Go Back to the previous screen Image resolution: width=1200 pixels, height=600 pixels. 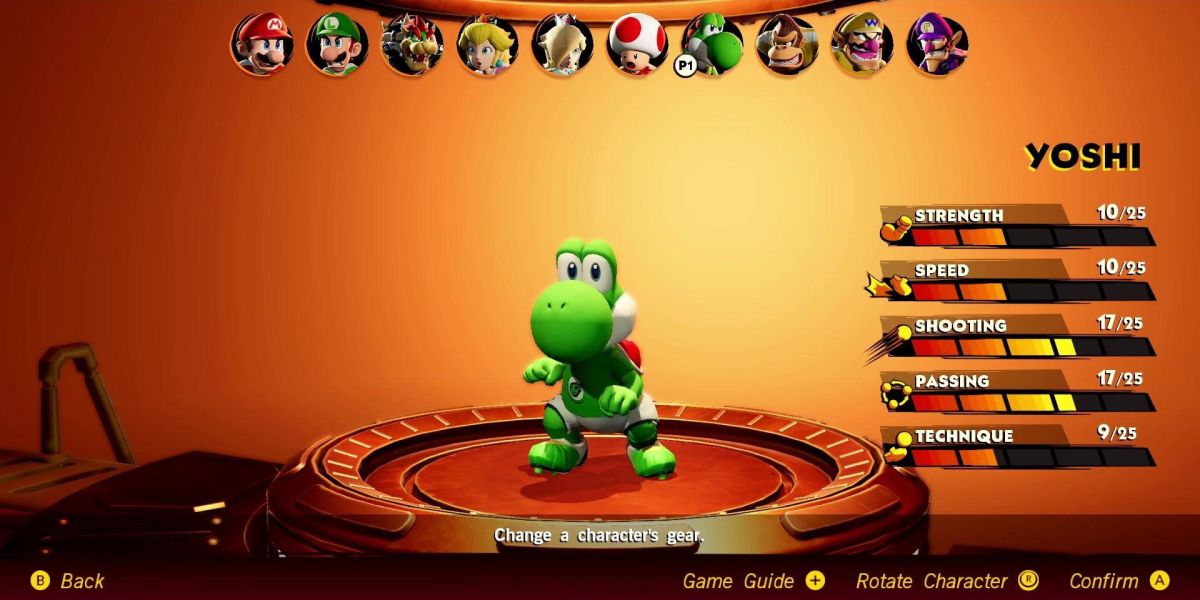pyautogui.click(x=68, y=581)
